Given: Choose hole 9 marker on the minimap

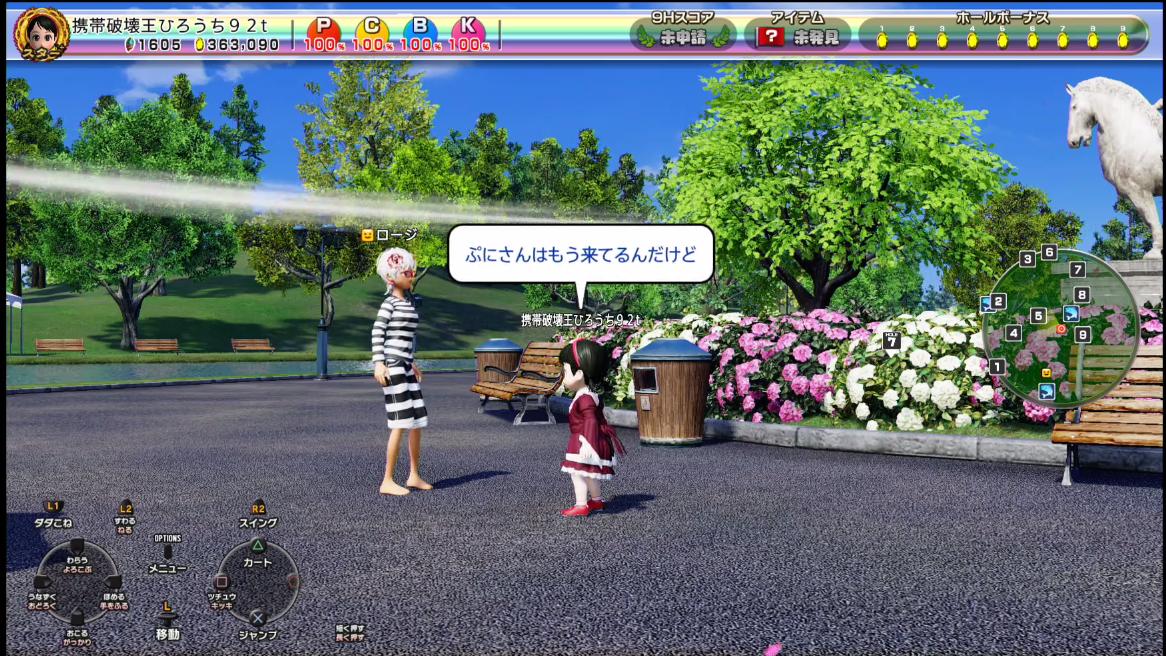Looking at the screenshot, I should coord(1082,335).
